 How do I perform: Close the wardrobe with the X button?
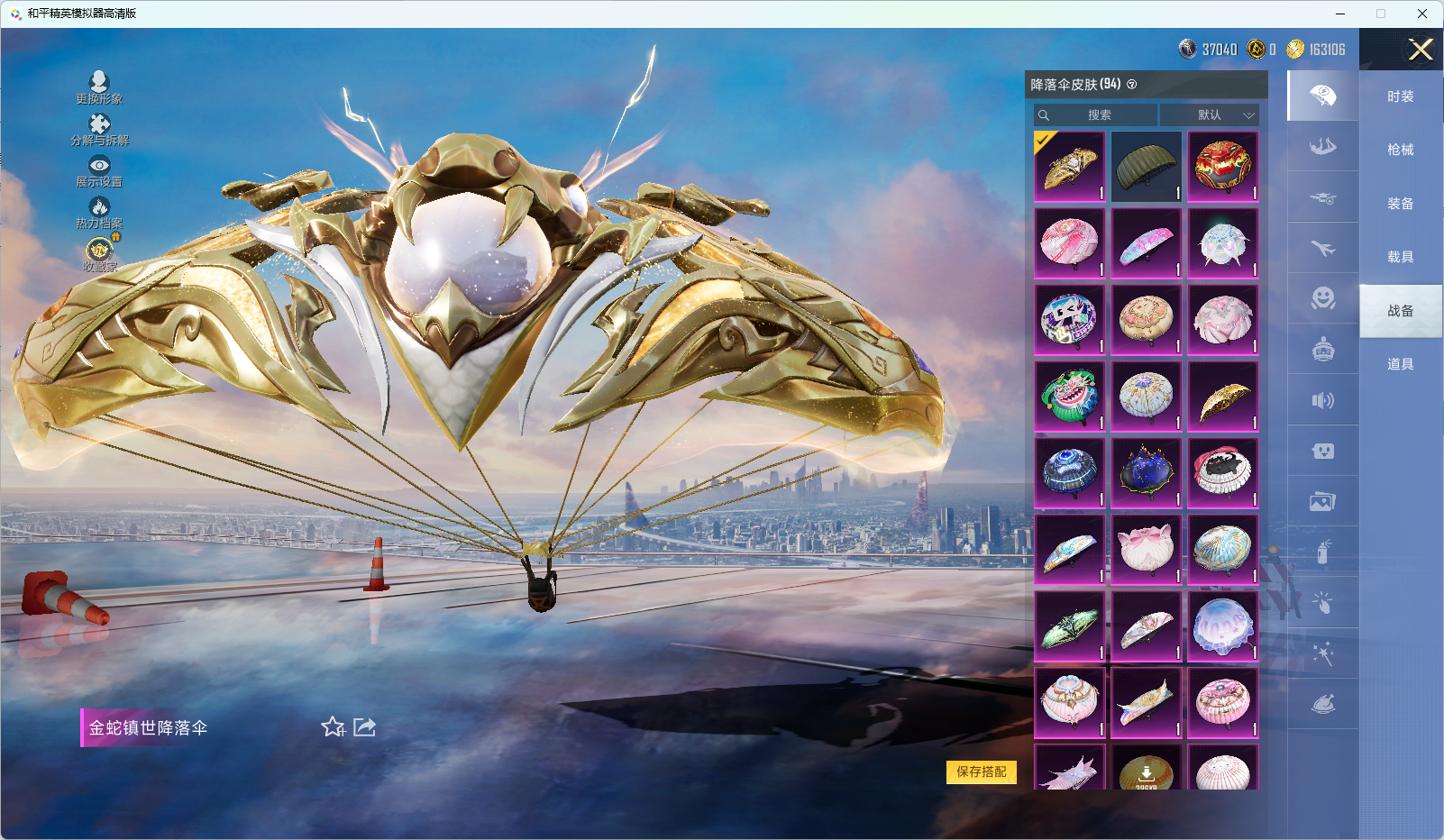1421,50
